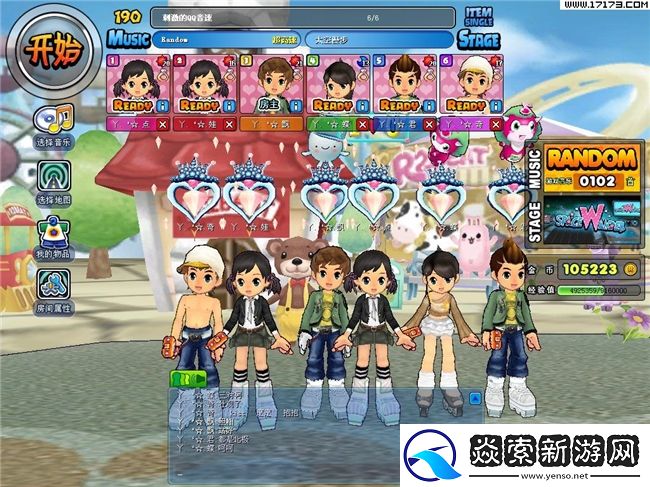Select the MUSIC tab
Viewport: 650px width, 487px height.
coord(127,38)
